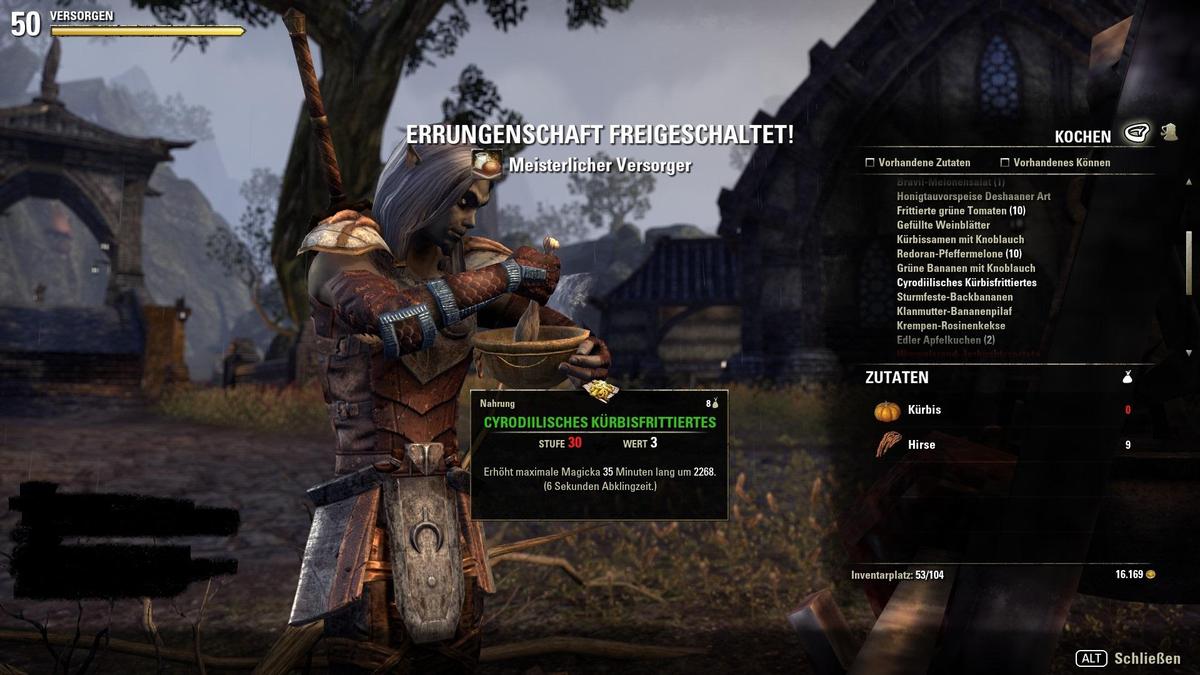The width and height of the screenshot is (1200, 675).
Task: Click the recipe list scroll-up arrow
Action: pos(1188,180)
